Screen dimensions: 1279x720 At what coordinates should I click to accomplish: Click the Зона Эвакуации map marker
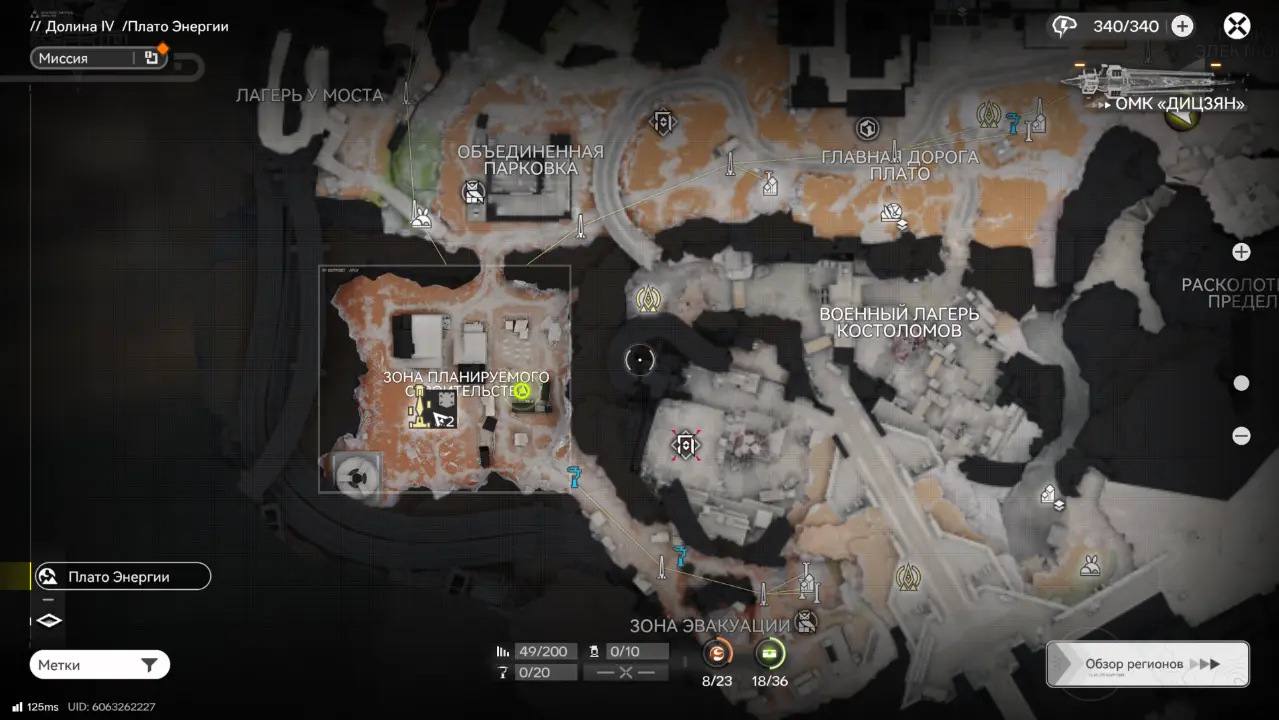805,622
